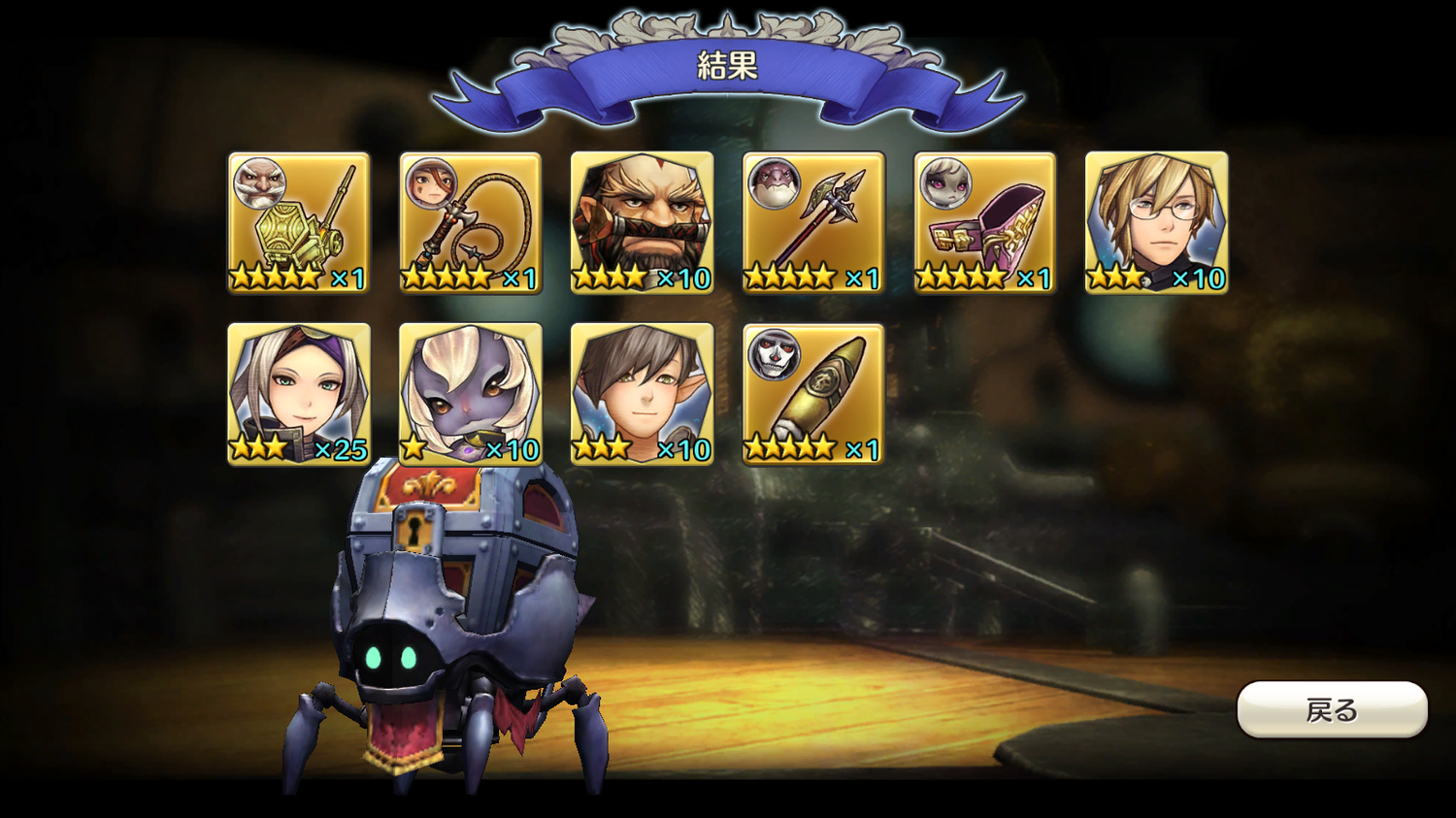Tap the 戻る back button
This screenshot has width=1456, height=818.
pyautogui.click(x=1331, y=709)
